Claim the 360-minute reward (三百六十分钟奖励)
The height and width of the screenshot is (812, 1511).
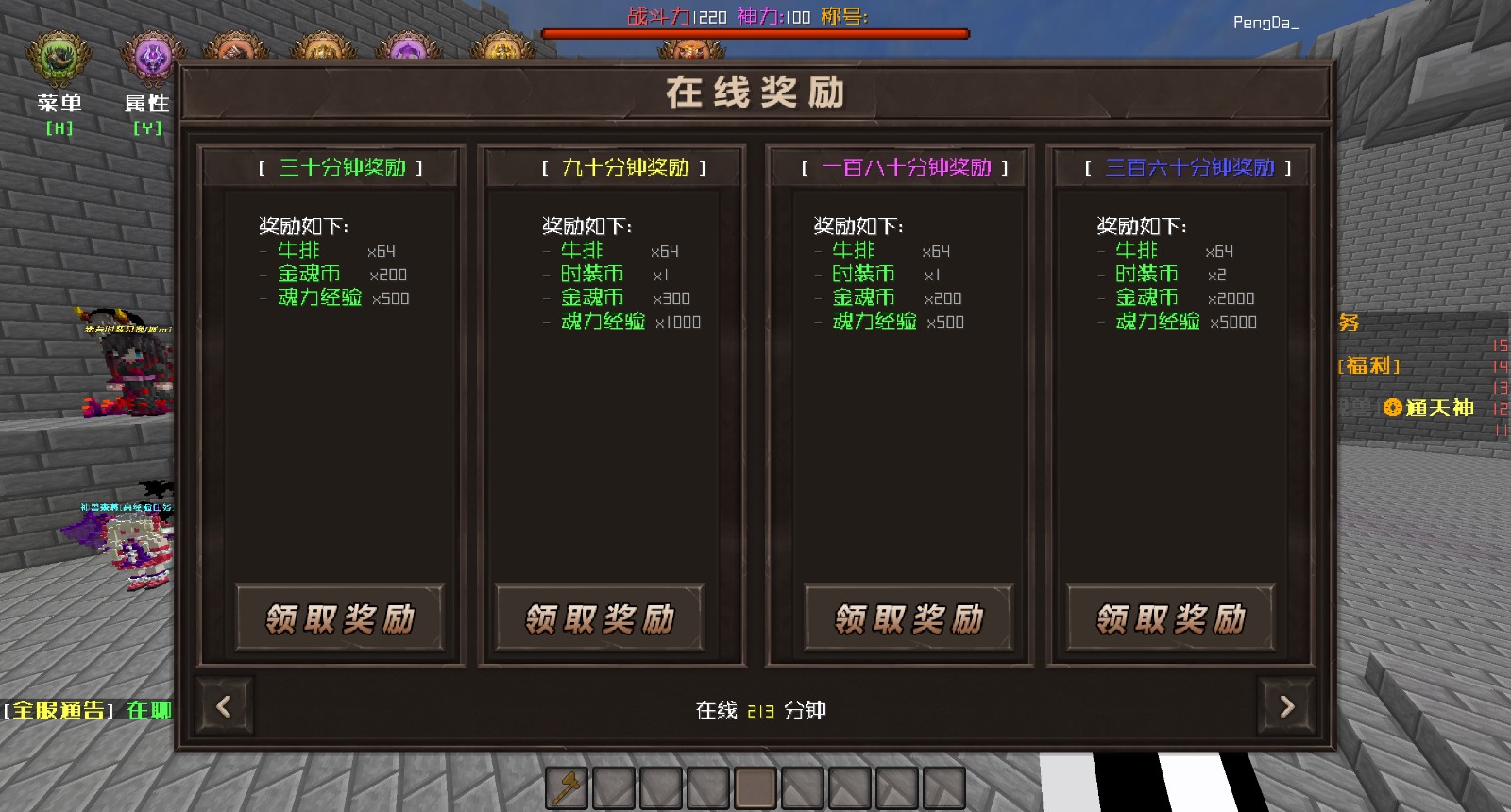click(1171, 618)
